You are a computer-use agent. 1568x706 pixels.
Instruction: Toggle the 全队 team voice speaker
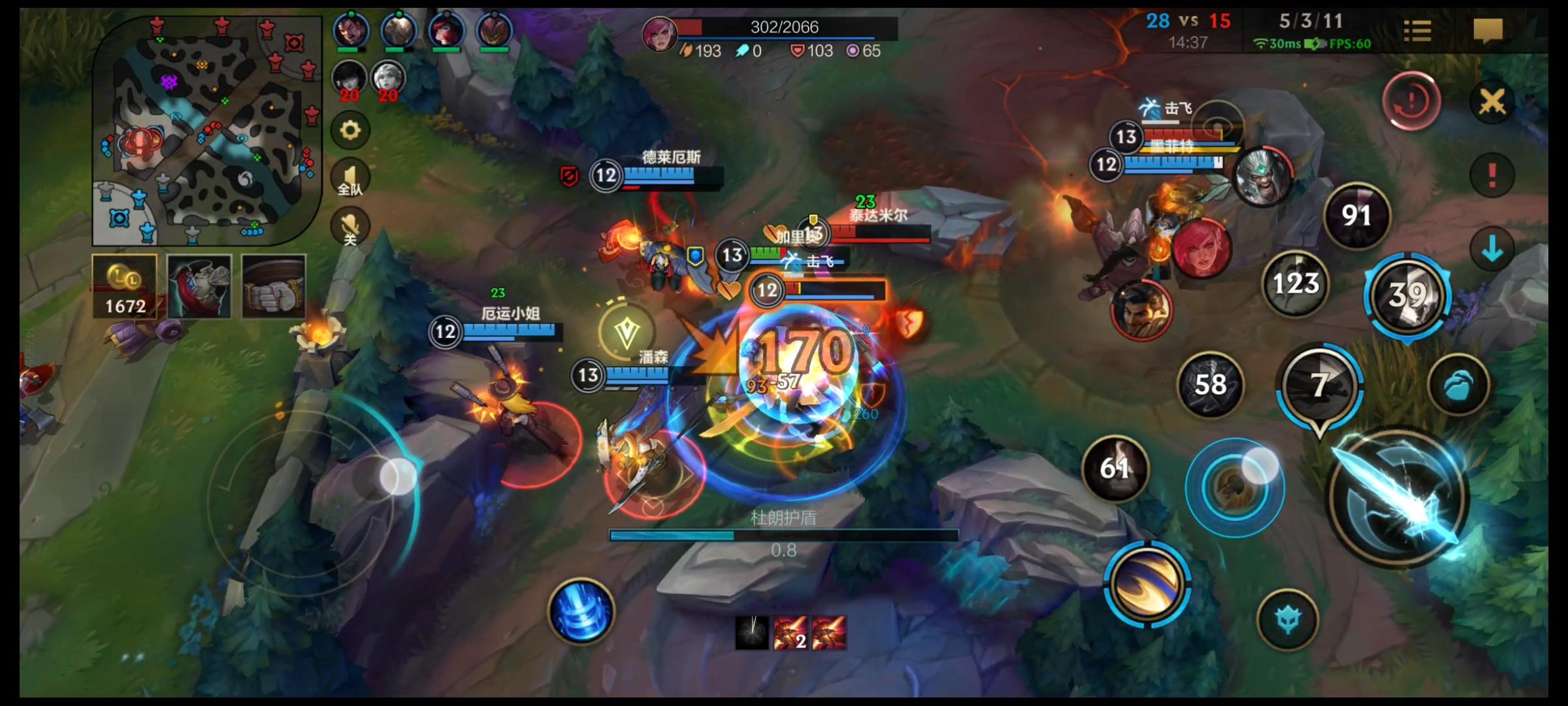tap(350, 178)
